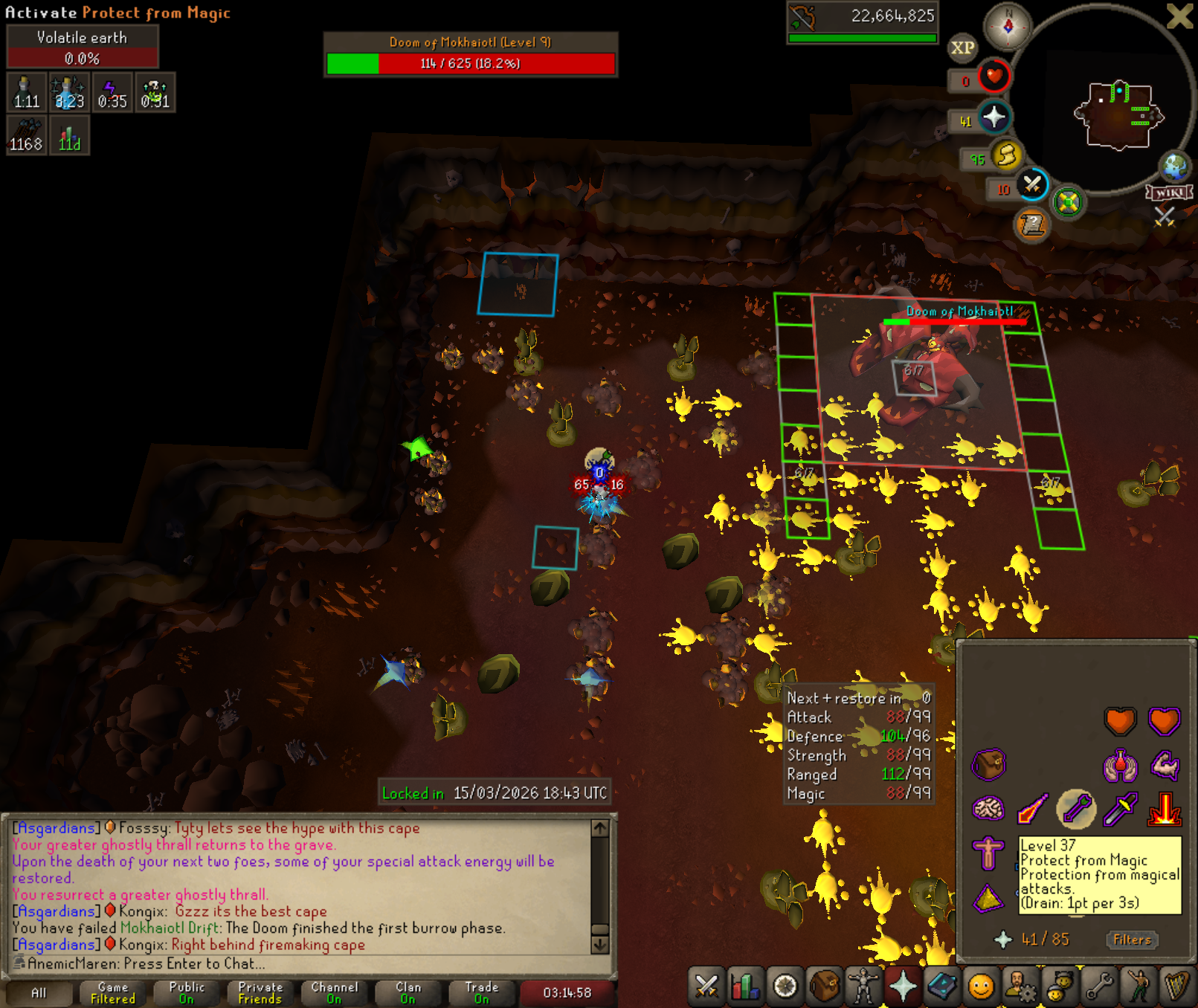Toggle the XP drops button

coord(962,48)
